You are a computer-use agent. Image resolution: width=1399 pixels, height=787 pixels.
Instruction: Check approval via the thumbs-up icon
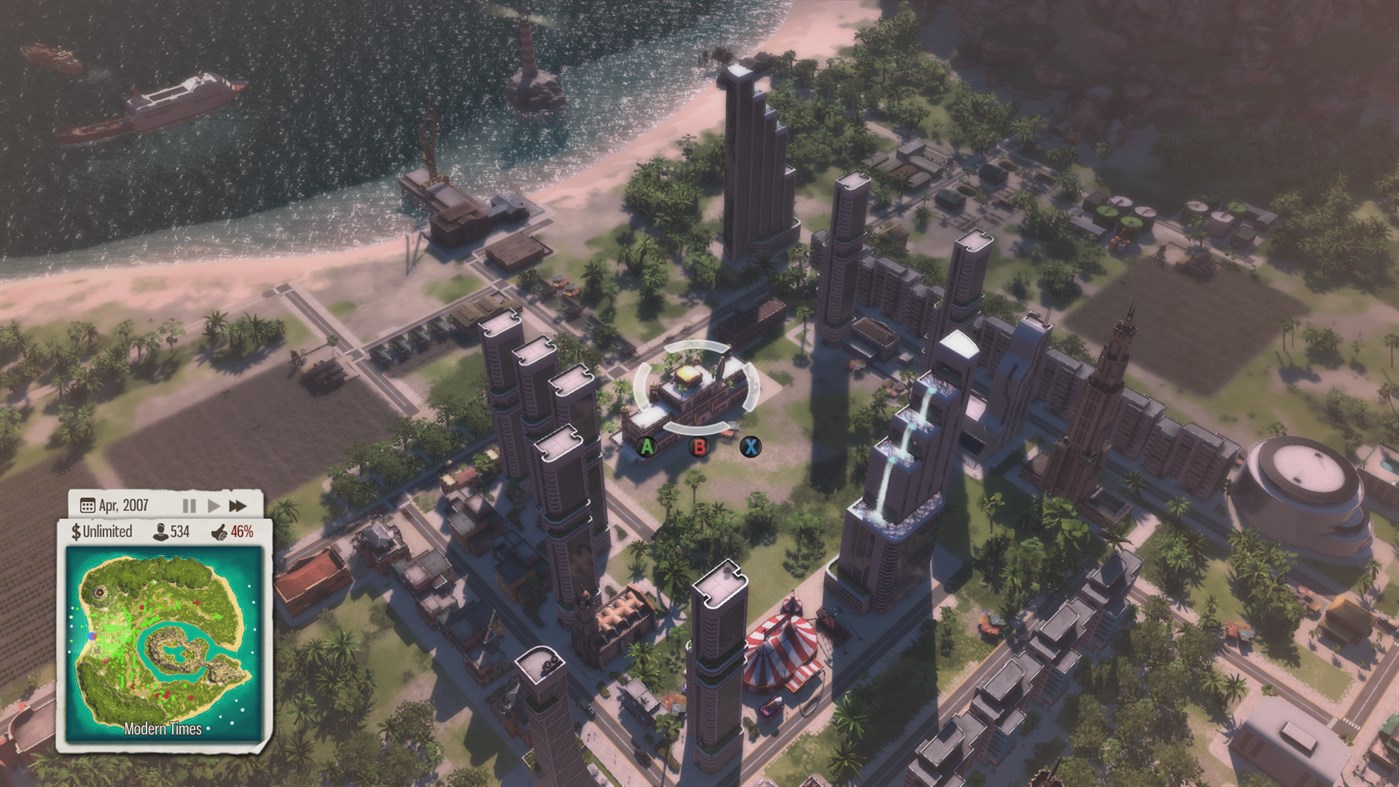219,532
